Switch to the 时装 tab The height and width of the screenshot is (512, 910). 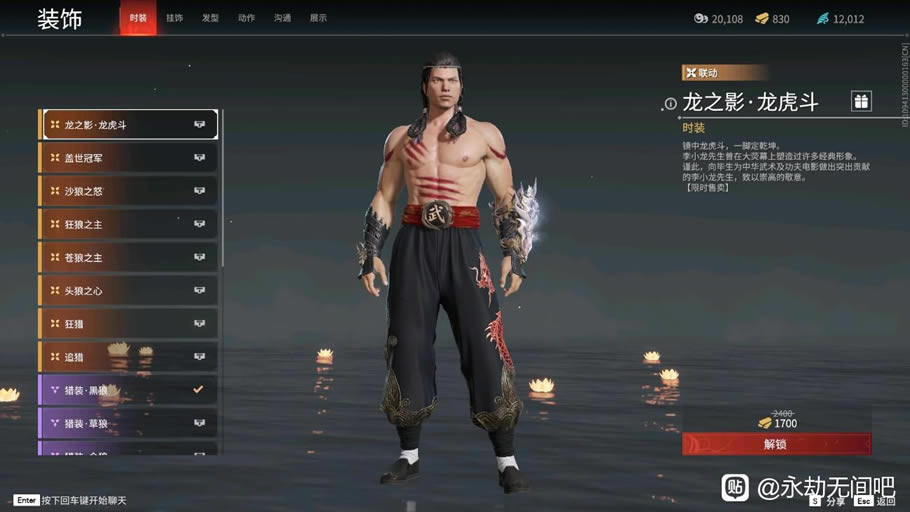138,18
